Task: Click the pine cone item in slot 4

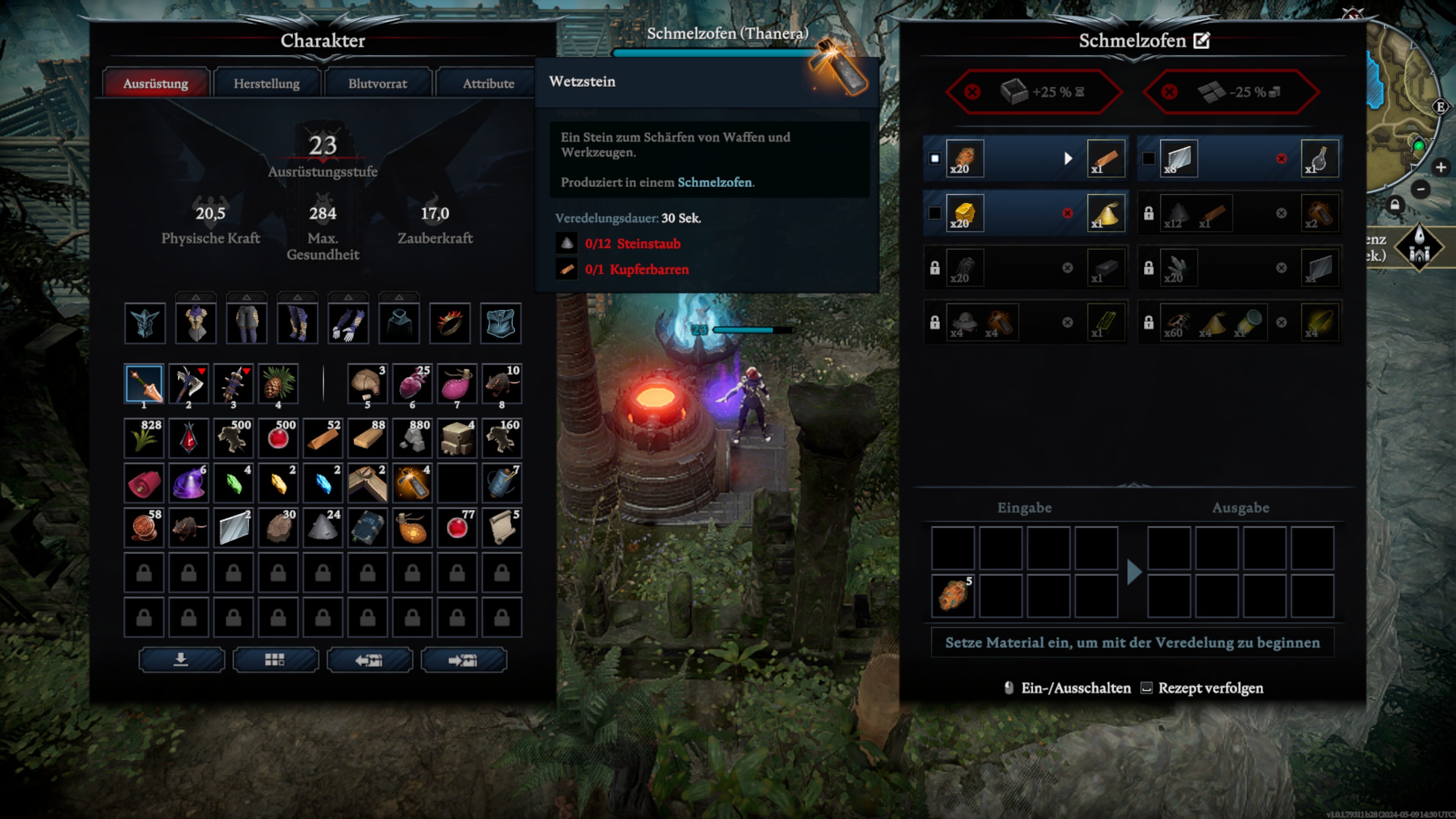Action: 278,384
